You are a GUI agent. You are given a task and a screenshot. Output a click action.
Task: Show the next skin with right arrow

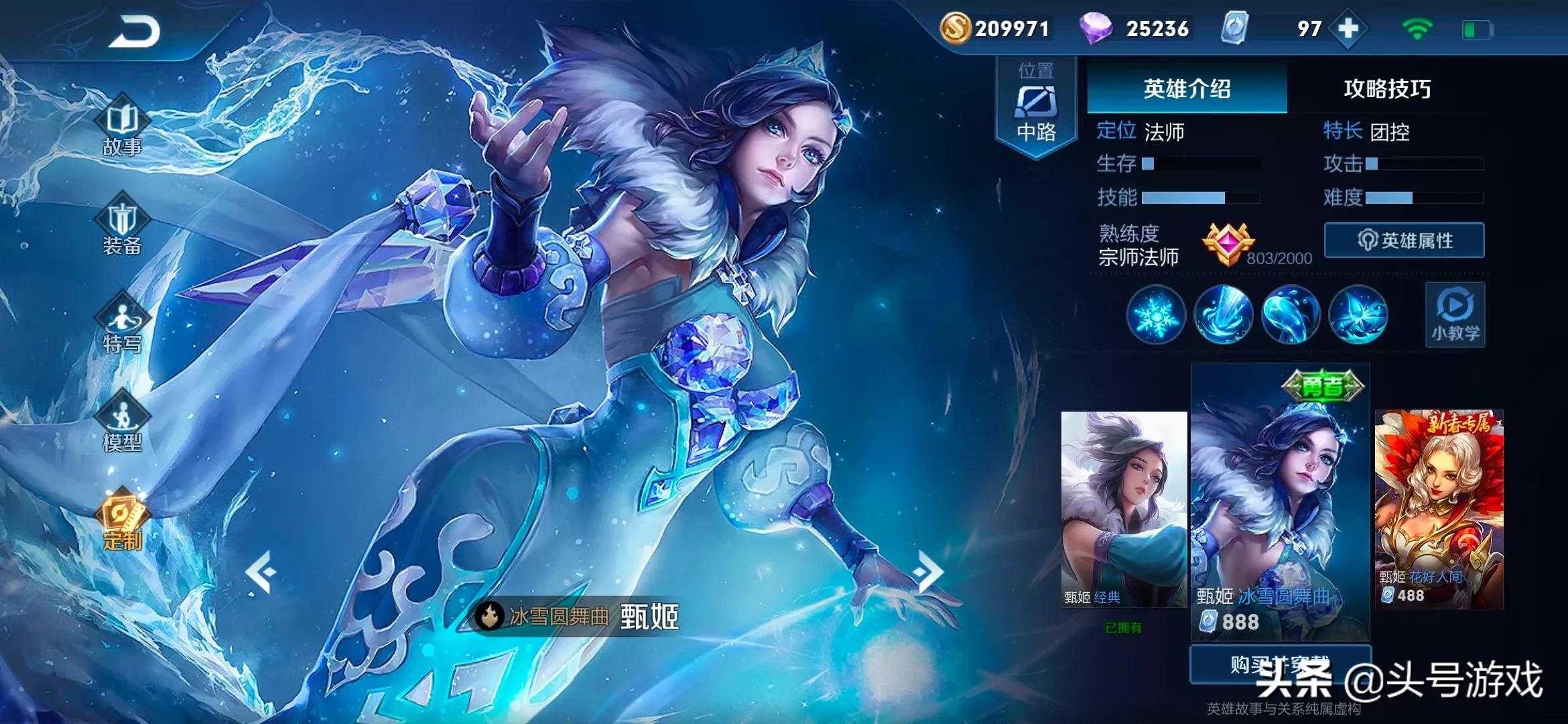tap(929, 572)
